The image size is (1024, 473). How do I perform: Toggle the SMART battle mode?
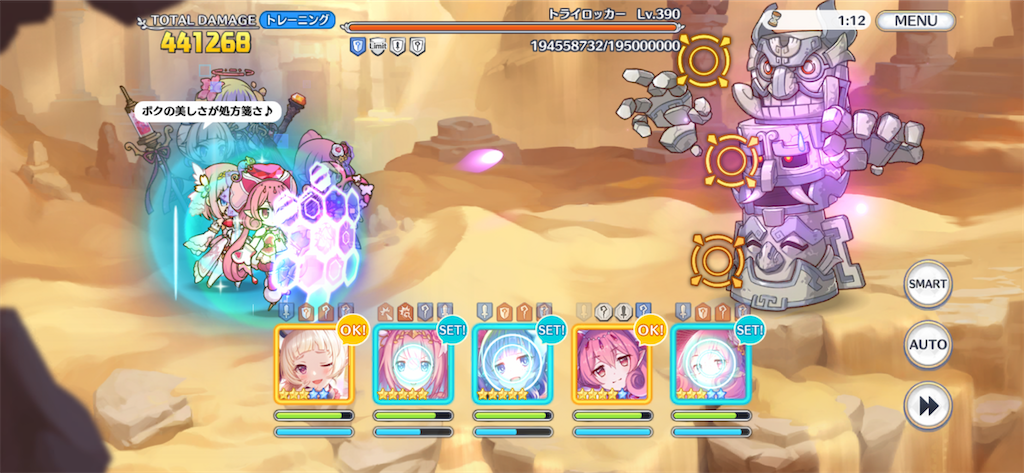(x=927, y=285)
